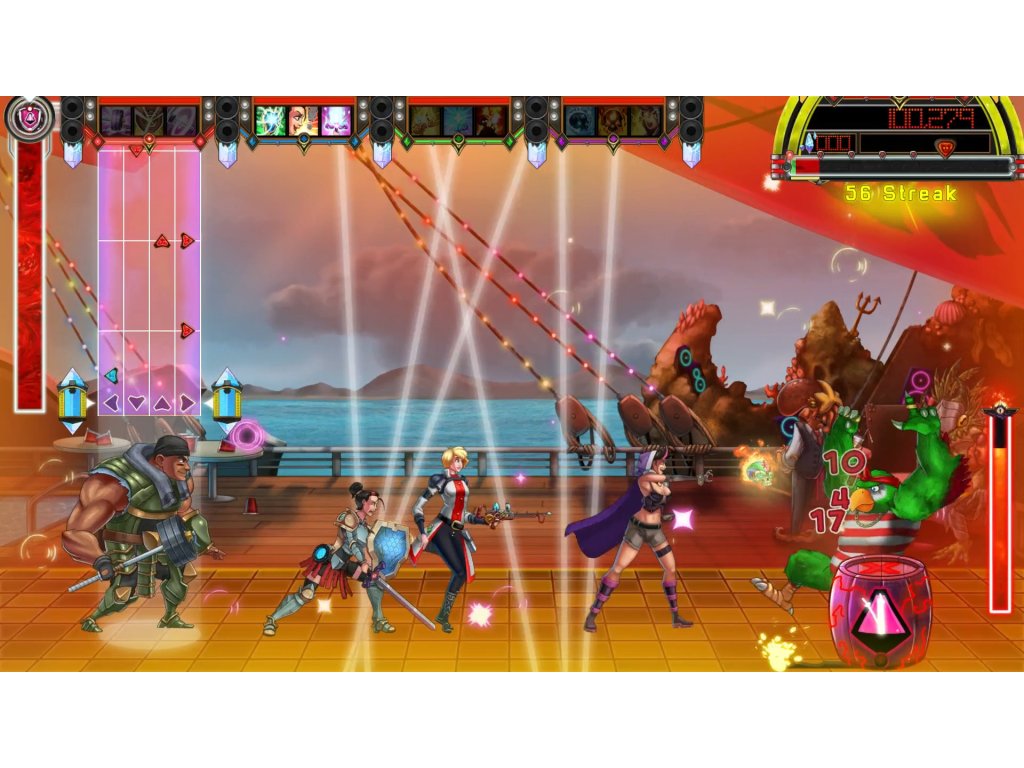Hit the left arrow receptor in the note lane
1024x768 pixels.
pos(112,402)
